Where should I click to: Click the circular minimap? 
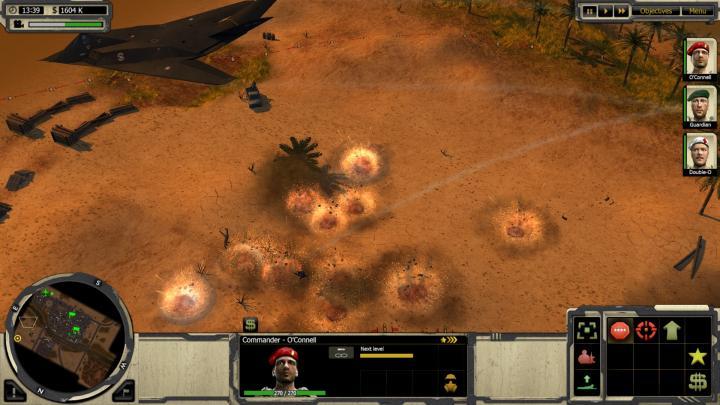click(x=69, y=335)
